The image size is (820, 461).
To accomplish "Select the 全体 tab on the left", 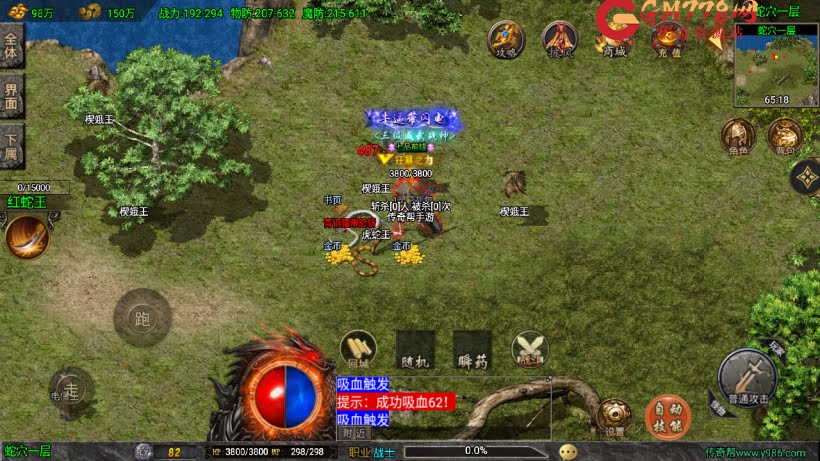I will (11, 49).
